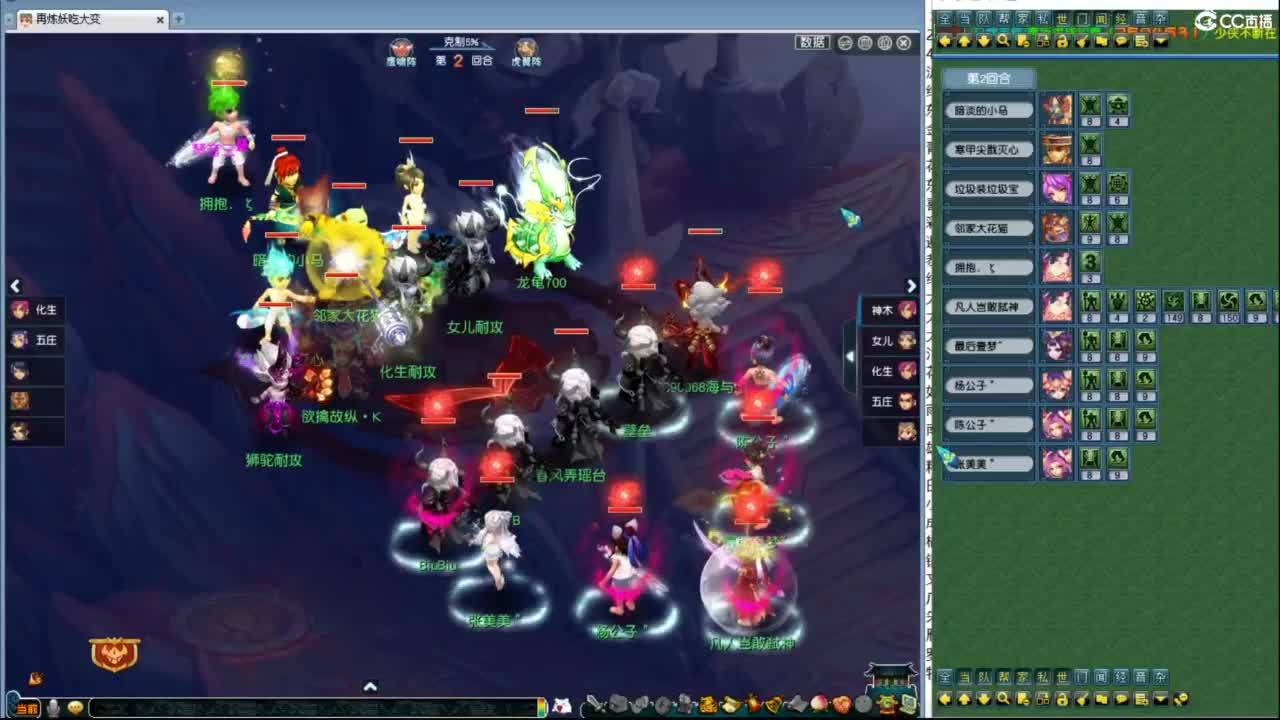The width and height of the screenshot is (1280, 720).
Task: Expand the left unit list with the left chevron
Action: pyautogui.click(x=15, y=286)
